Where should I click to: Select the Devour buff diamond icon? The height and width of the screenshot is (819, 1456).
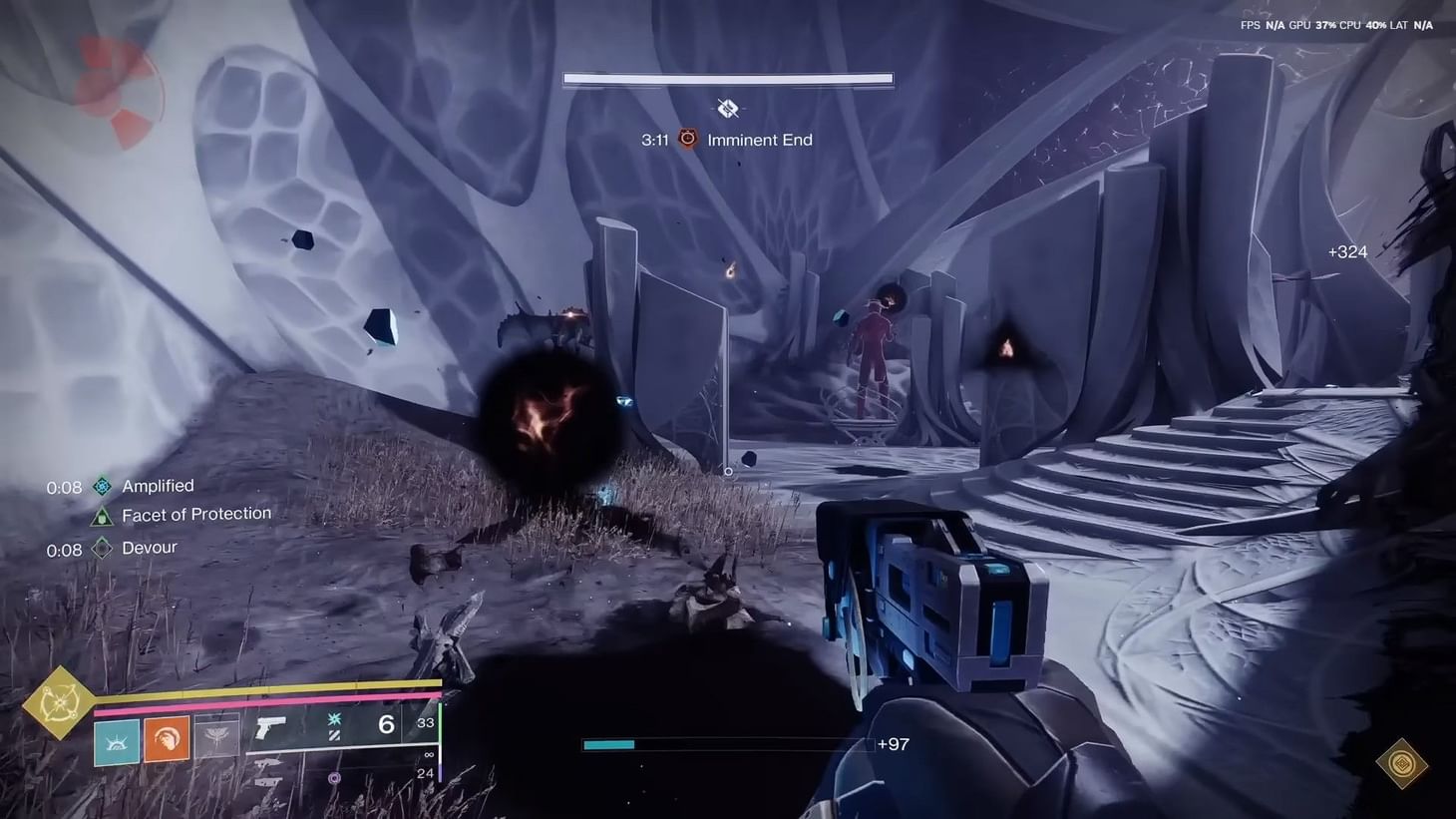point(100,548)
